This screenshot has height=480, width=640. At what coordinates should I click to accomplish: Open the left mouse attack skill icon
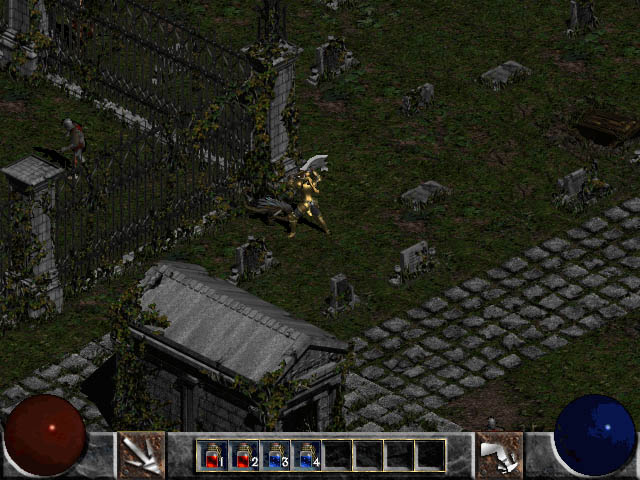142,455
